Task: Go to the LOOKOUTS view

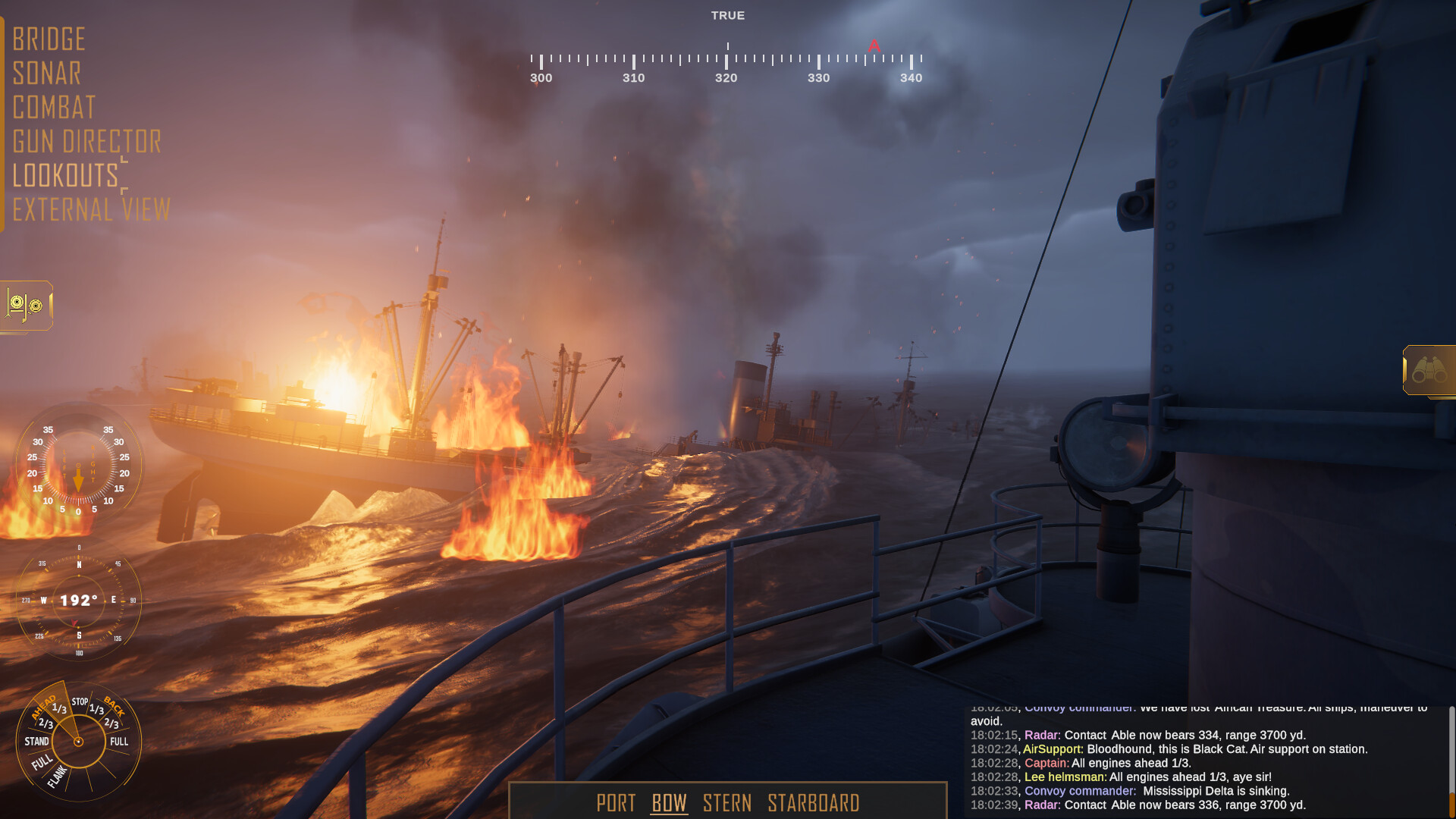Action: click(64, 177)
